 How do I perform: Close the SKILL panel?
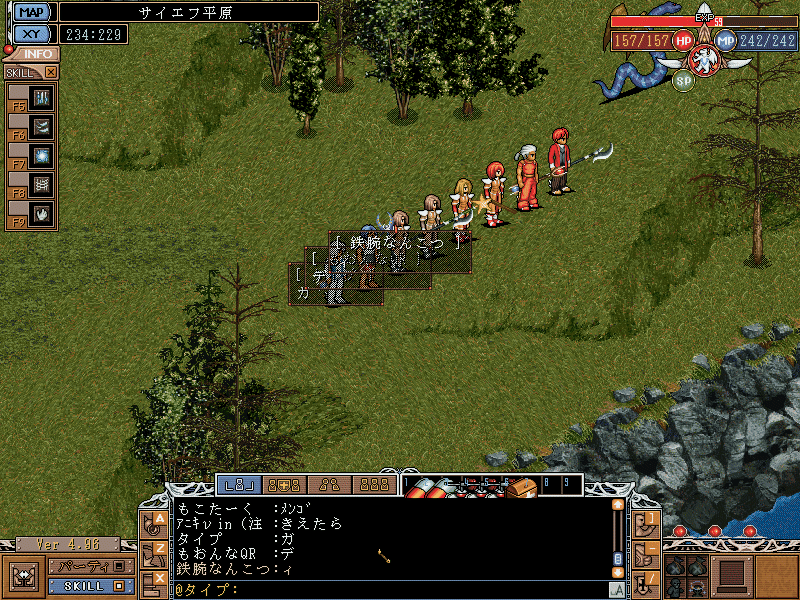click(51, 72)
